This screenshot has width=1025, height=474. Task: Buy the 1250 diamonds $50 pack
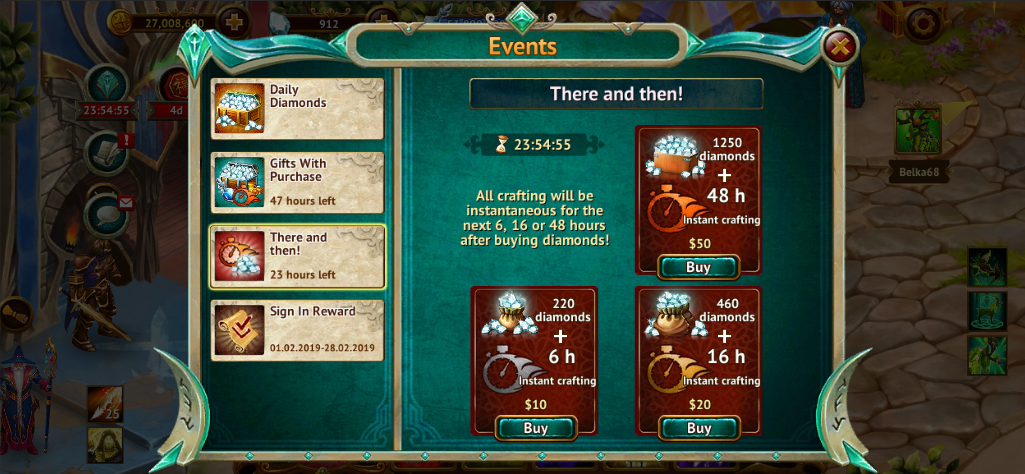click(x=698, y=267)
